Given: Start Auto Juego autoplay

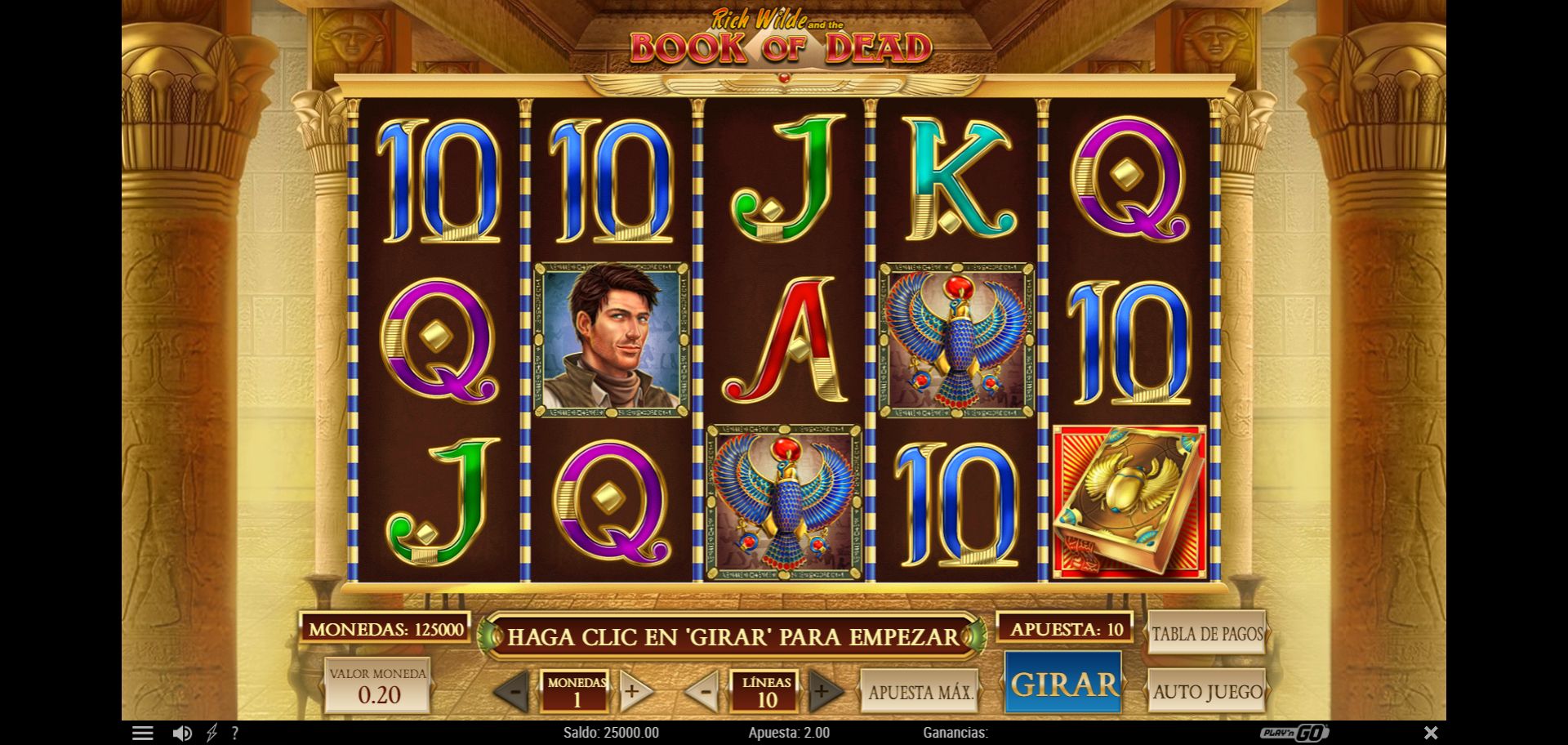Looking at the screenshot, I should point(1207,692).
